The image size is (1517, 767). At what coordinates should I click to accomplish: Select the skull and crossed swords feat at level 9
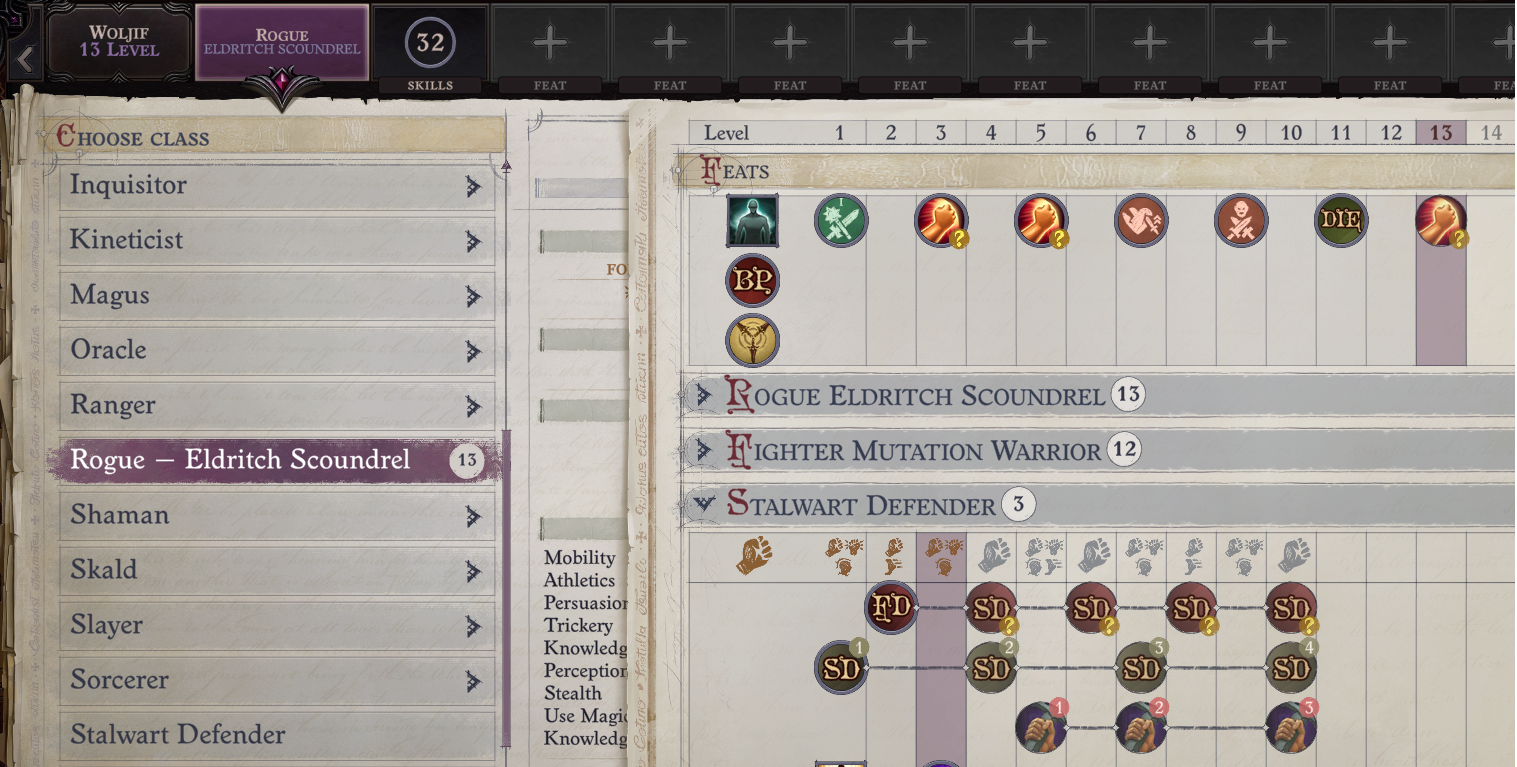(1241, 220)
